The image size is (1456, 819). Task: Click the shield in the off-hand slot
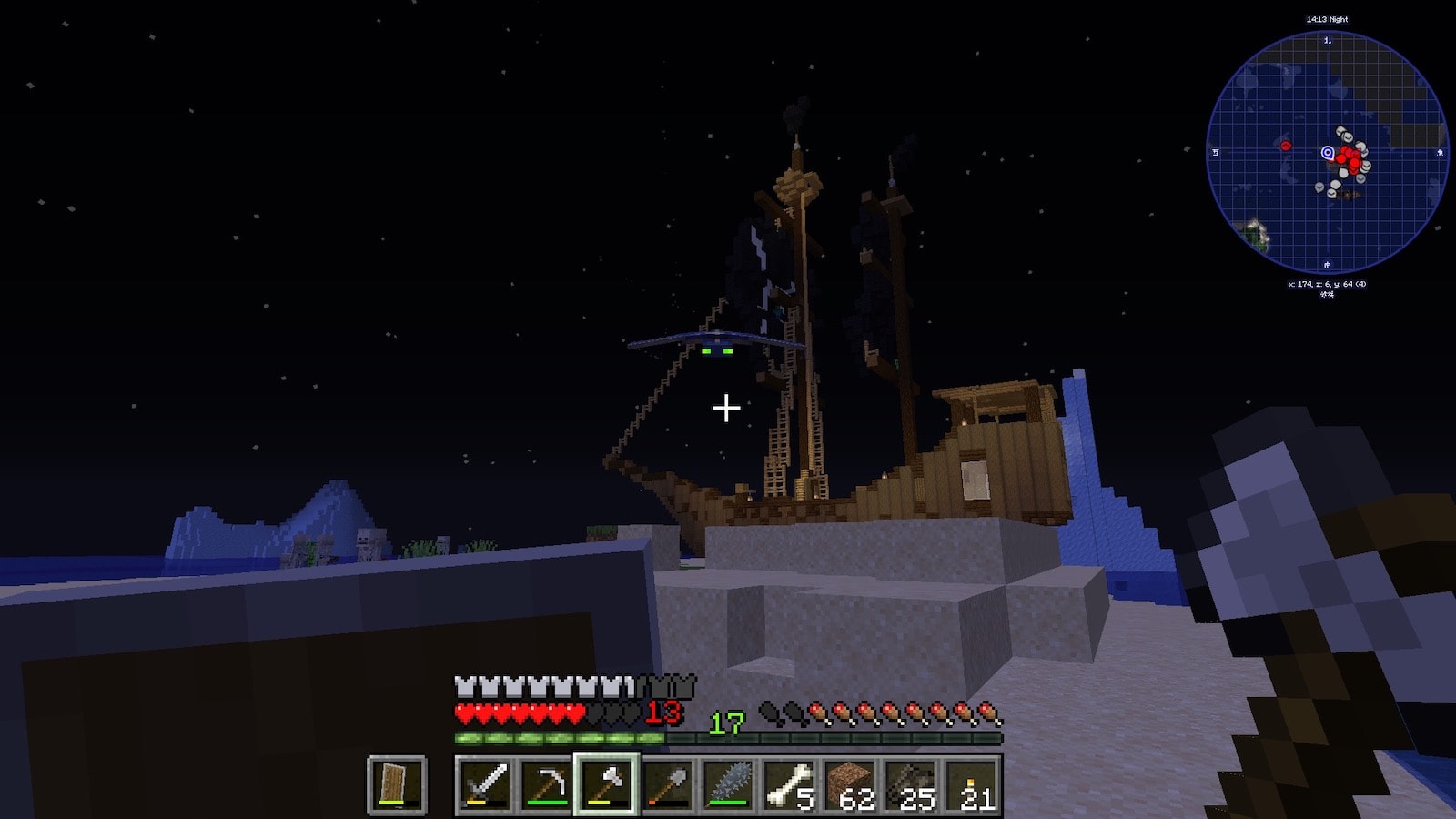coord(398,784)
